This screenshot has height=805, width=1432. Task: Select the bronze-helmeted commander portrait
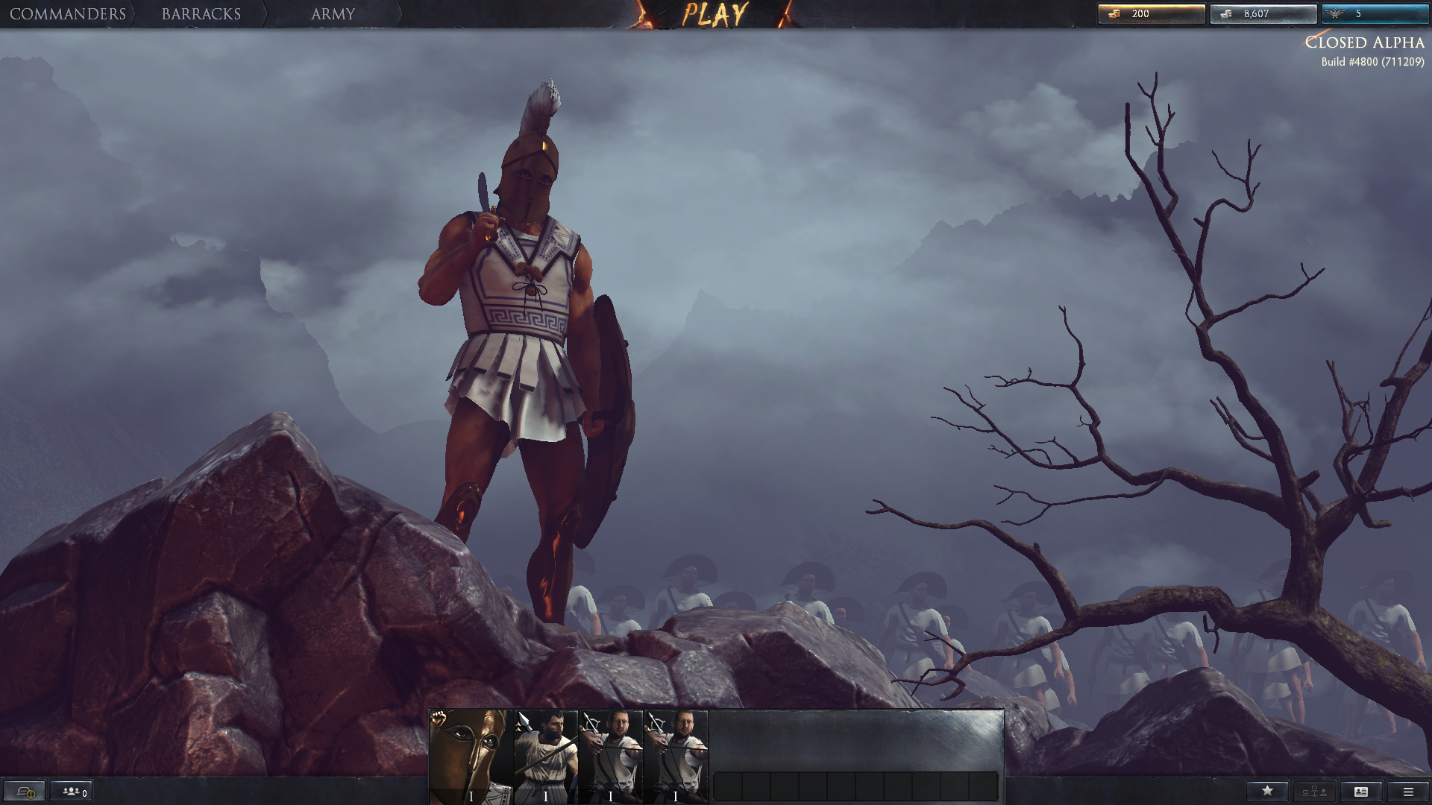470,756
